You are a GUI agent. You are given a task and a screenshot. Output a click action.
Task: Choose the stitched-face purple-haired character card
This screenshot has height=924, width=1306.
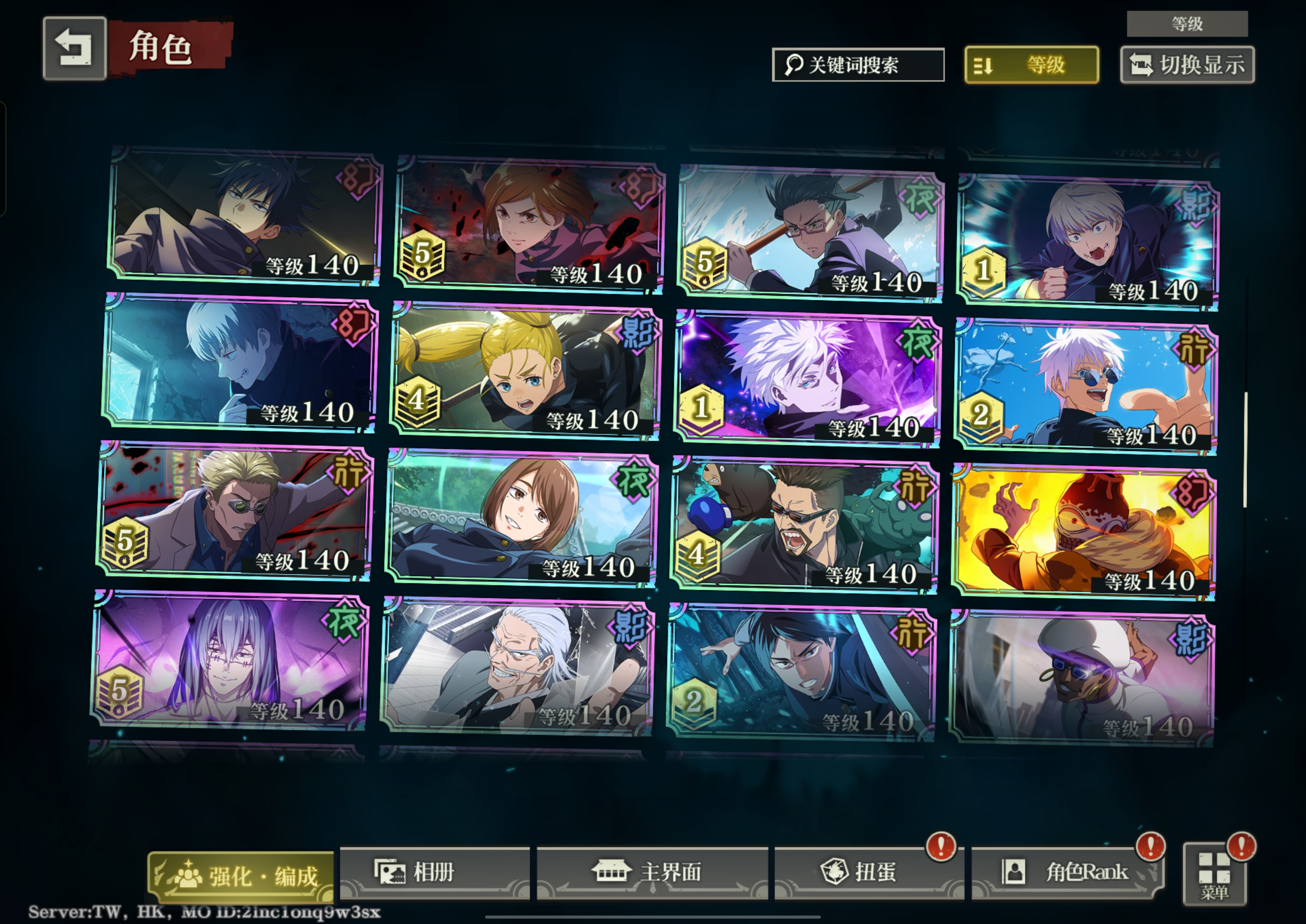(x=229, y=661)
